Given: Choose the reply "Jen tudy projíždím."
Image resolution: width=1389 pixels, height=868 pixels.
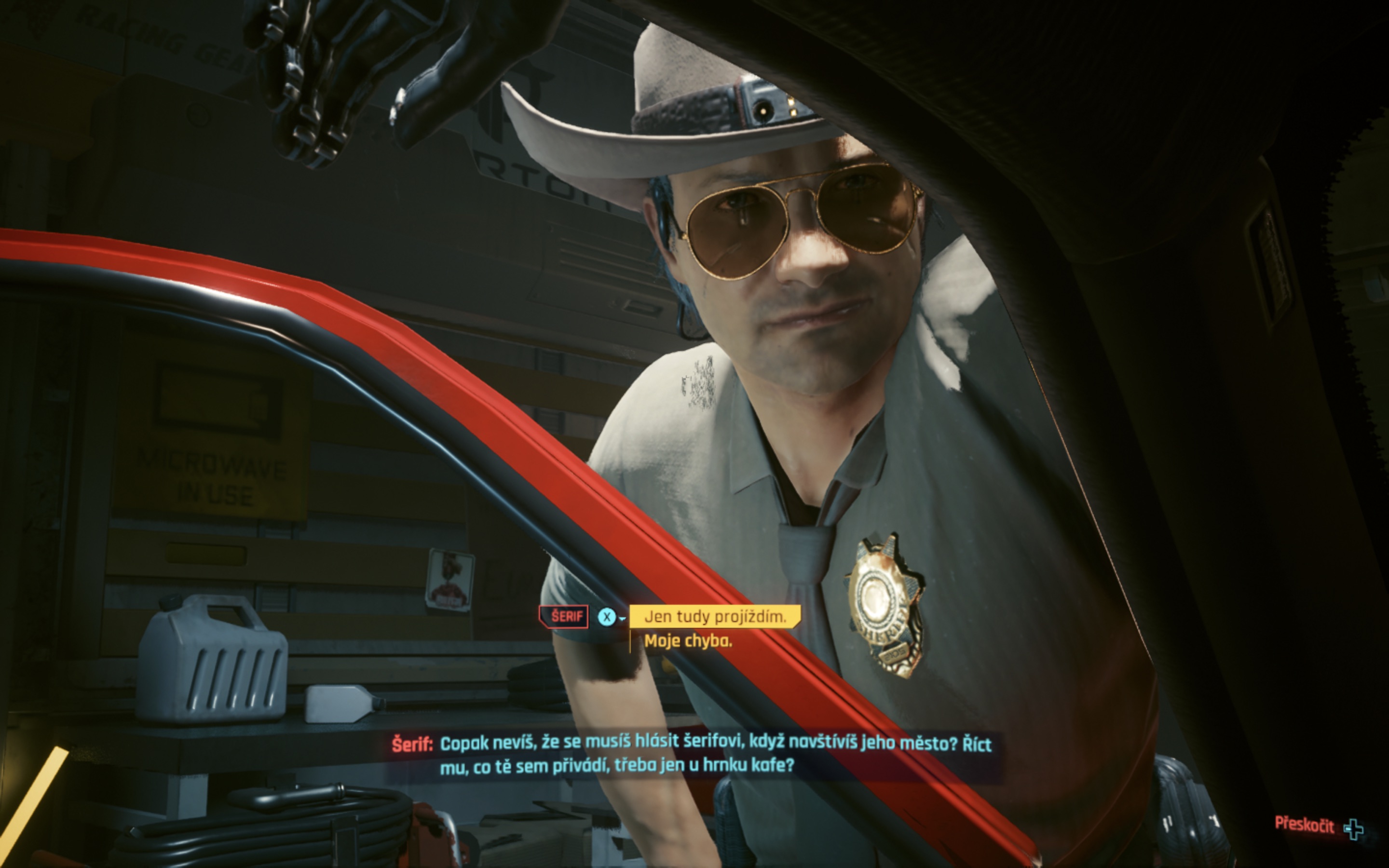Looking at the screenshot, I should pos(715,617).
